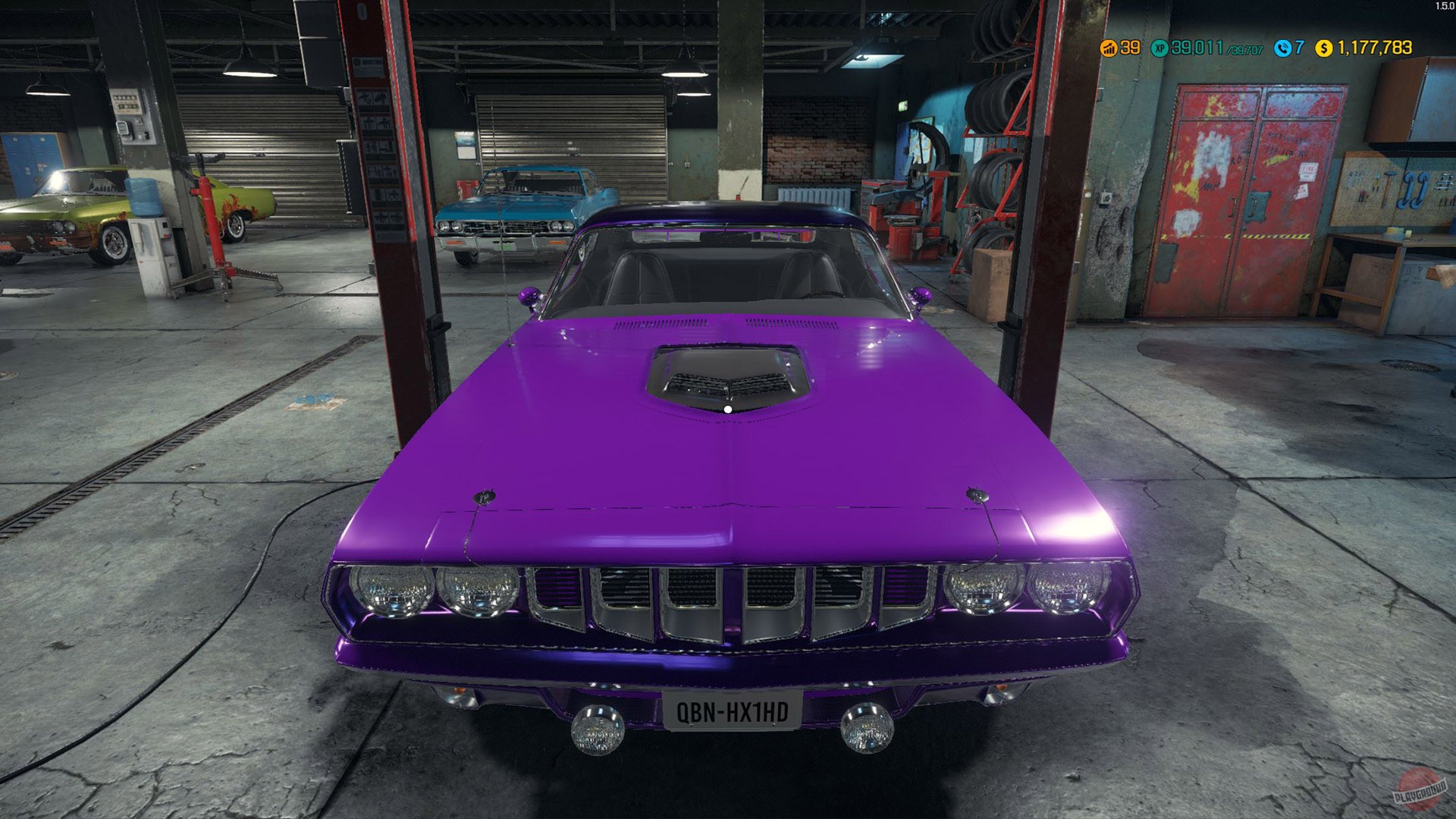Select the XP value 39,011
1456x819 pixels.
pyautogui.click(x=1197, y=48)
